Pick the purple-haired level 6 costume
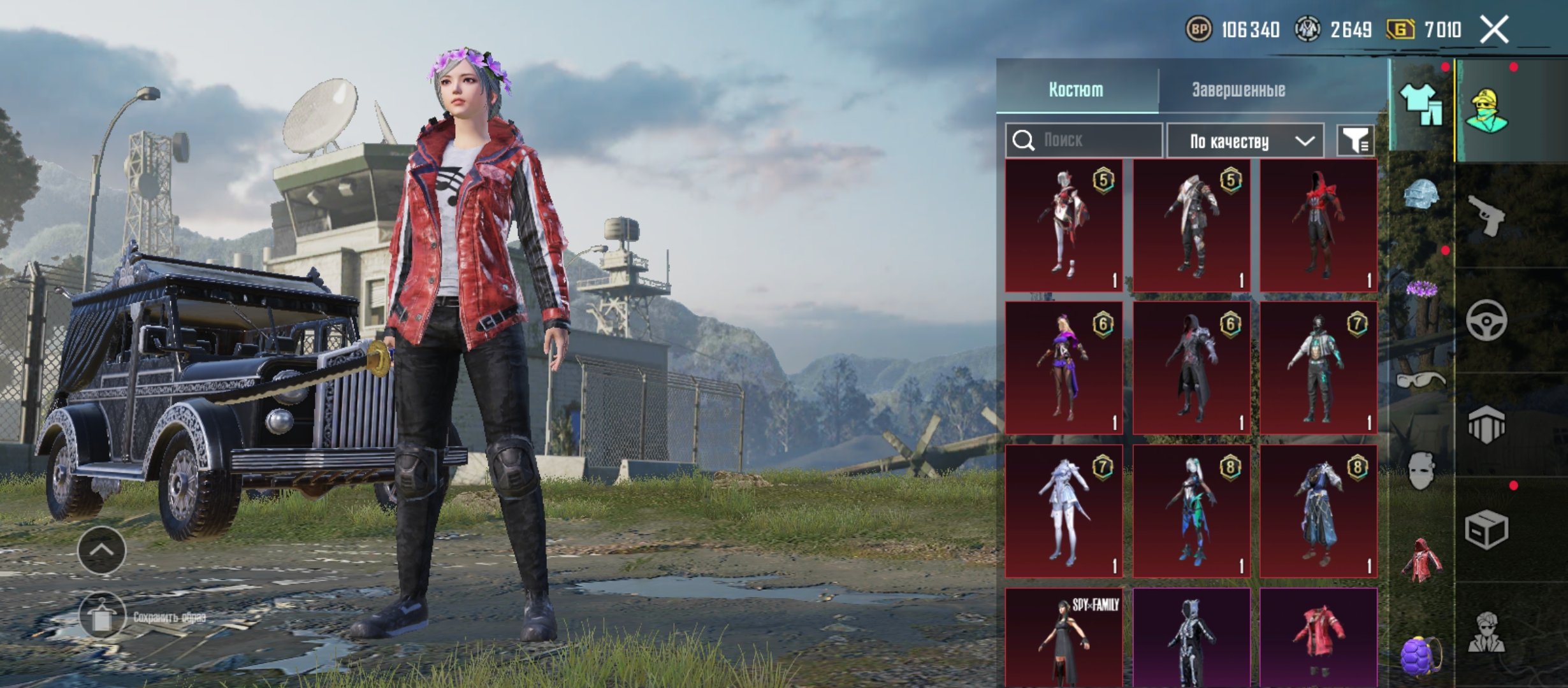The image size is (1568, 688). tap(1064, 368)
